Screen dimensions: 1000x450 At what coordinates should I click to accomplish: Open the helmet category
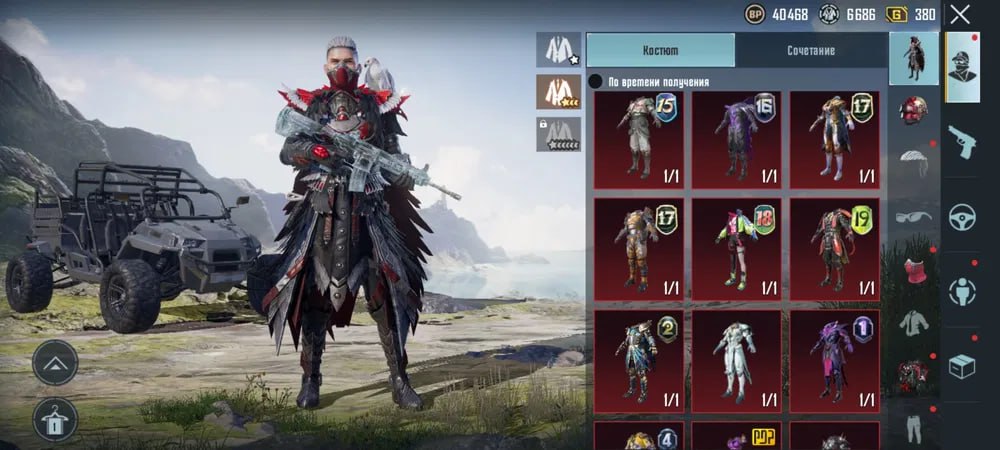[913, 110]
